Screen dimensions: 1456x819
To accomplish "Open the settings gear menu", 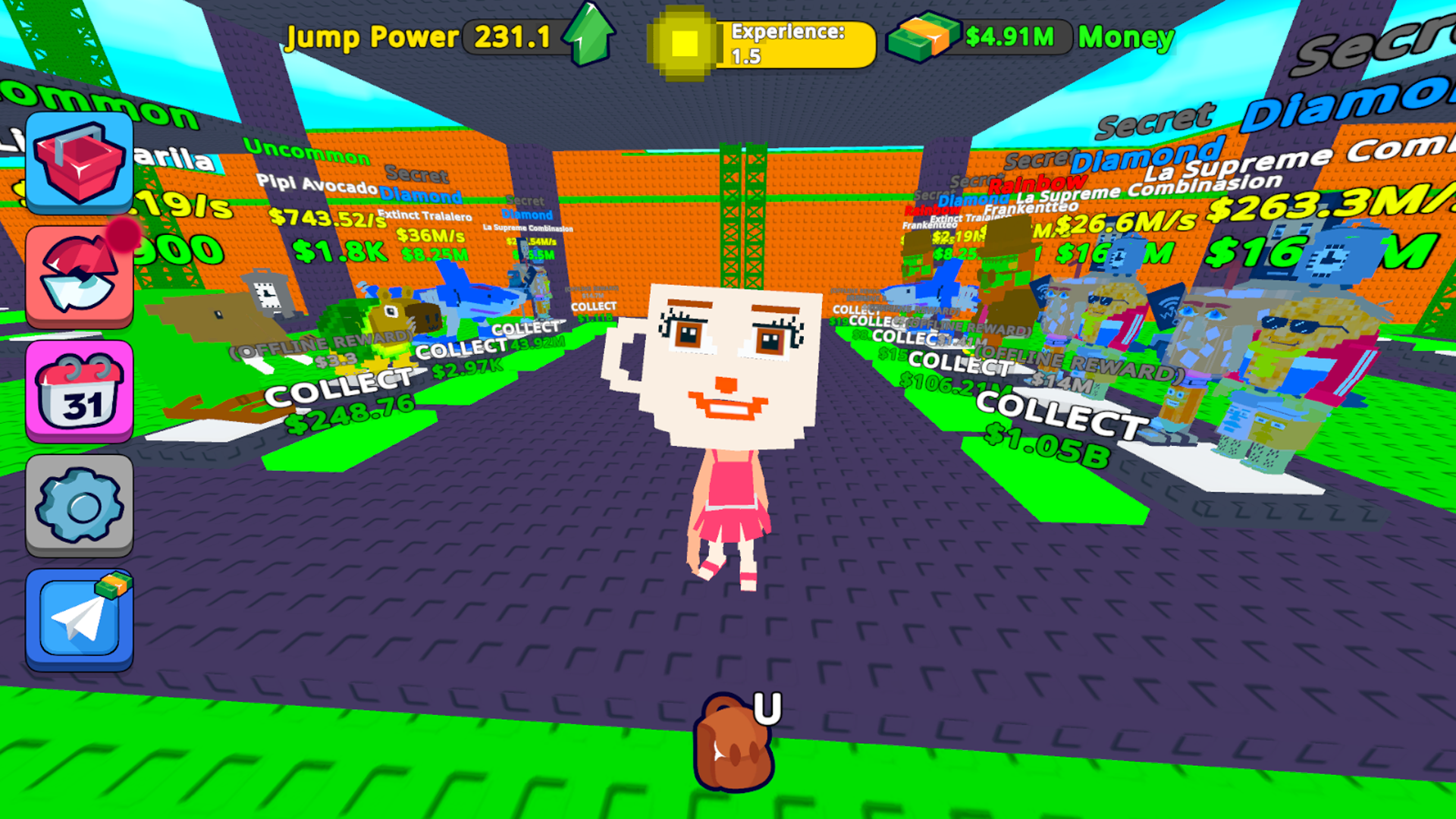I will click(x=78, y=504).
